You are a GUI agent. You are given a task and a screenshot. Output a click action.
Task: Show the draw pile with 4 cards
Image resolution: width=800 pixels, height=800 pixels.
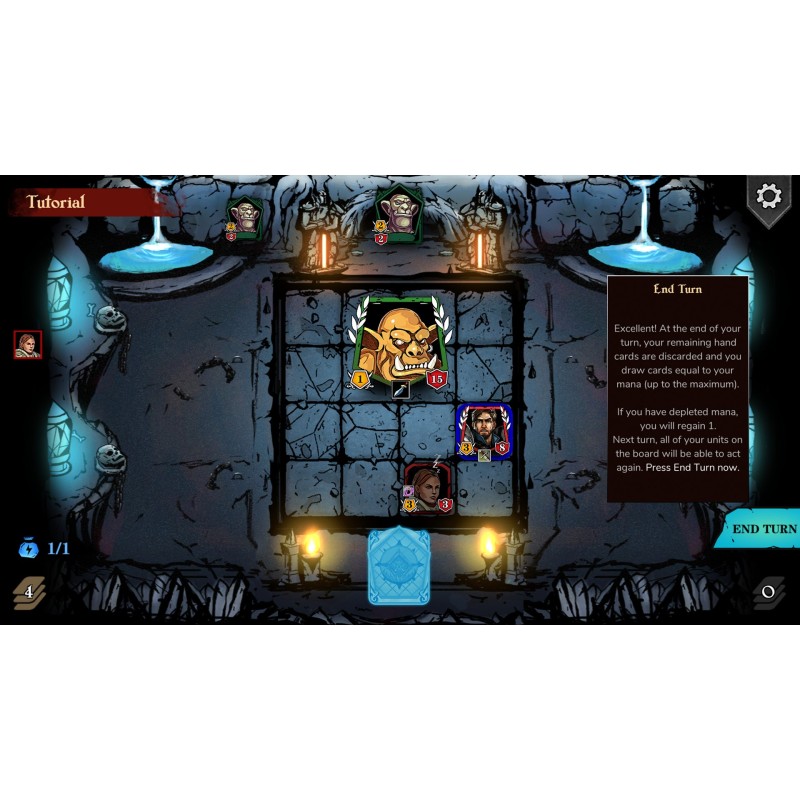click(29, 592)
